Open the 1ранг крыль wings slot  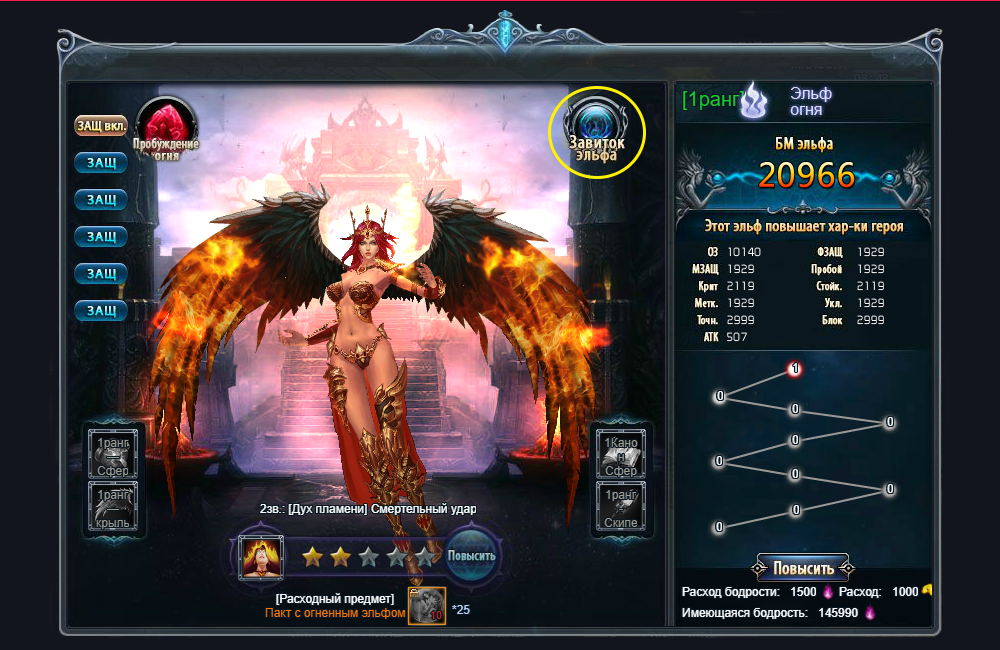click(x=113, y=506)
